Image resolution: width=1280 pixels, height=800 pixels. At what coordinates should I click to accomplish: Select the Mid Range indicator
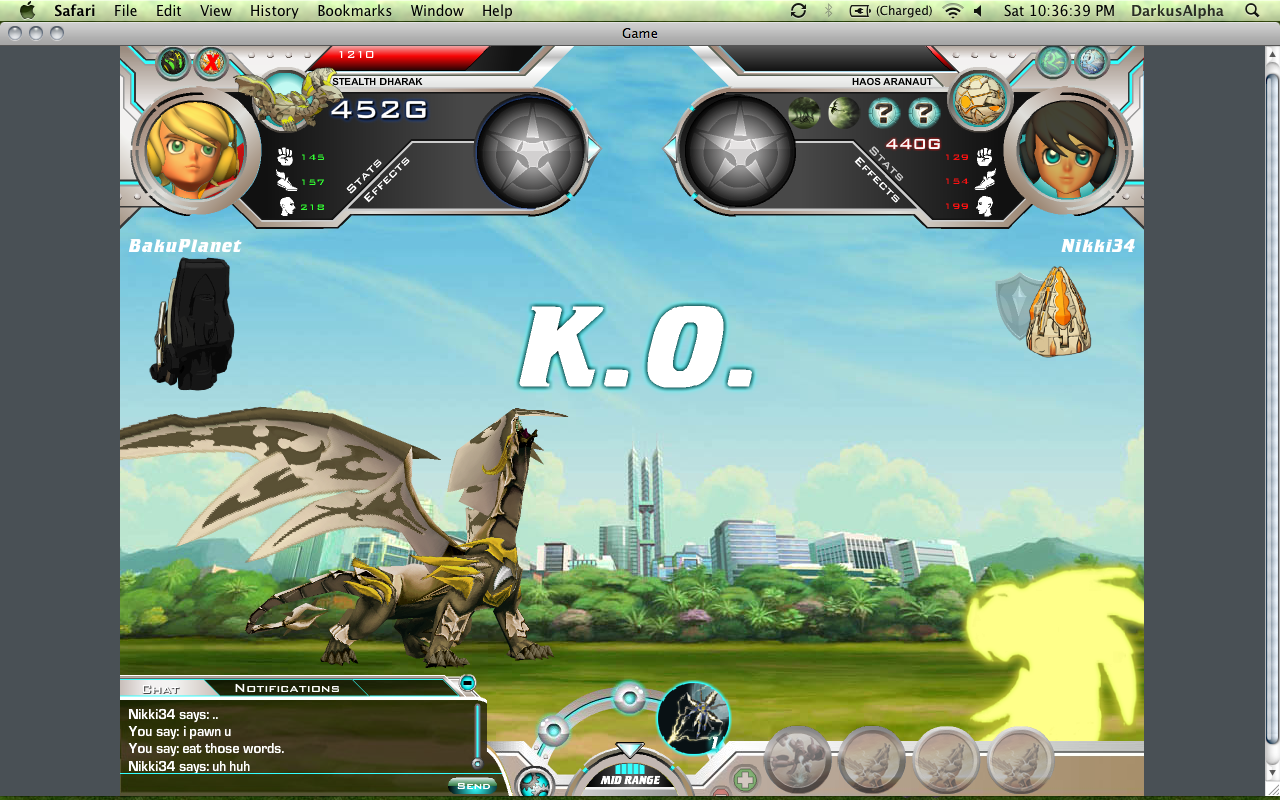point(630,779)
